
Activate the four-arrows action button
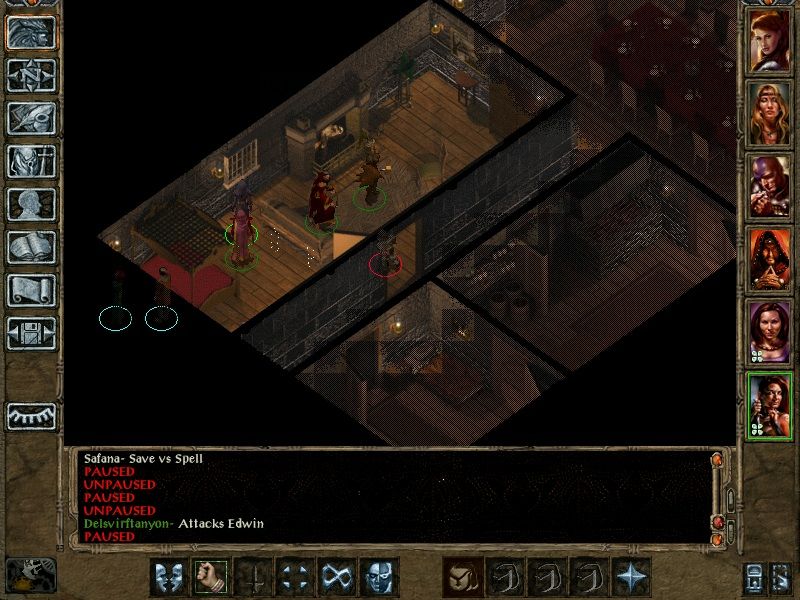click(294, 576)
